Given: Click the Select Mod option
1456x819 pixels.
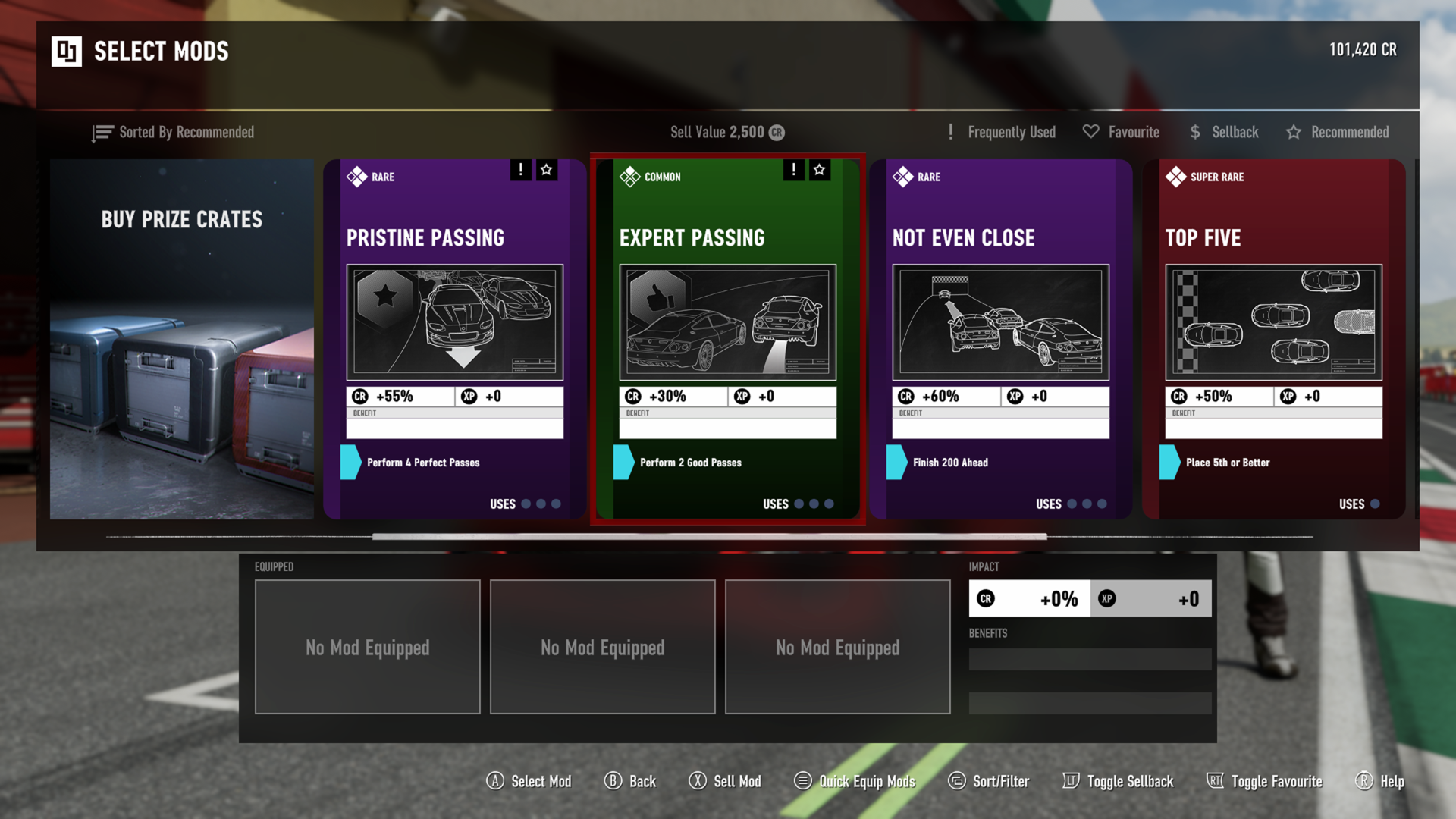Looking at the screenshot, I should point(529,781).
